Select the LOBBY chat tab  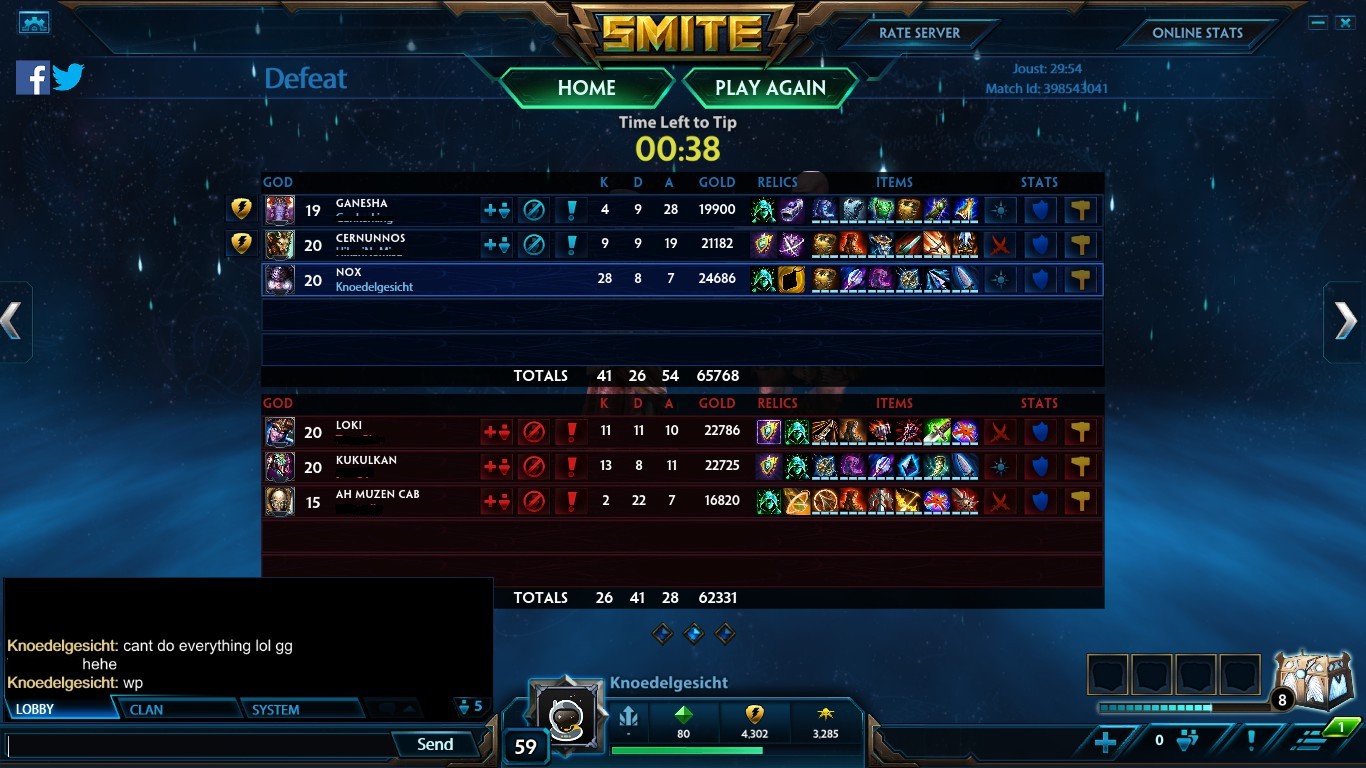pos(35,710)
